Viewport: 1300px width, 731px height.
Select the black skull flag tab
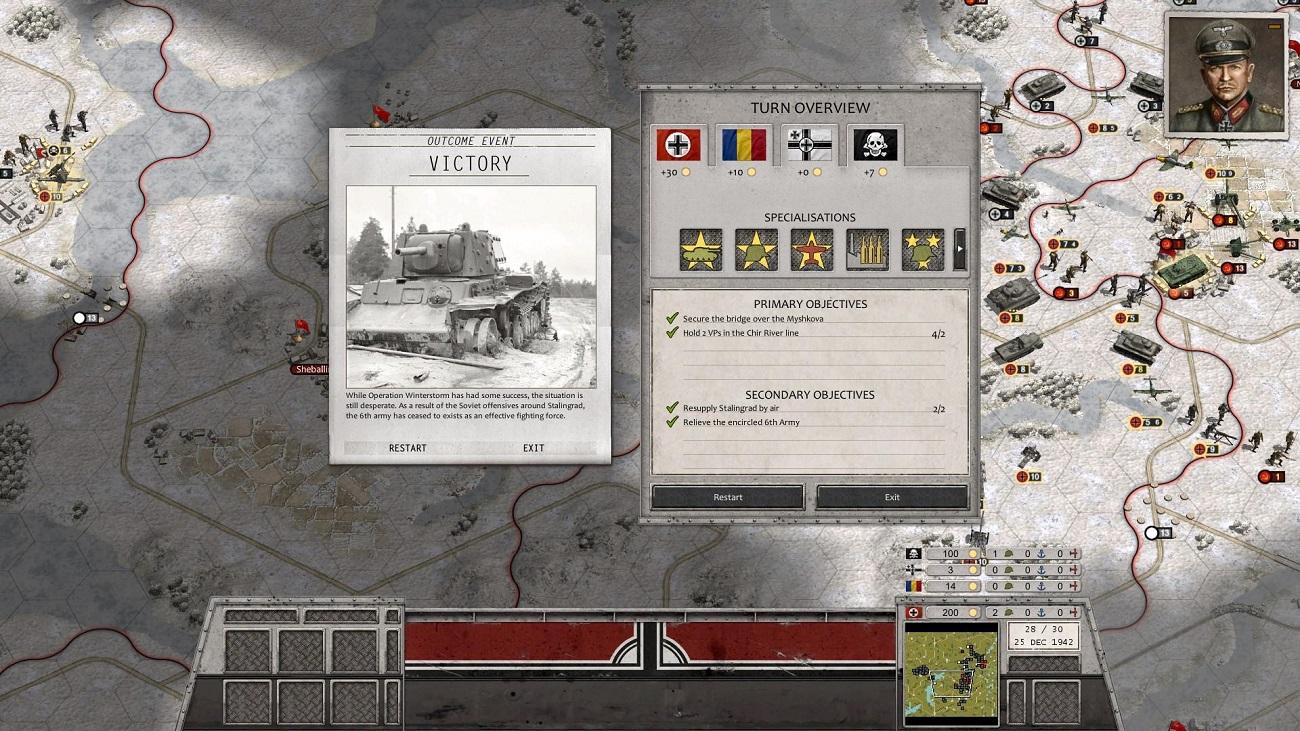tap(875, 146)
